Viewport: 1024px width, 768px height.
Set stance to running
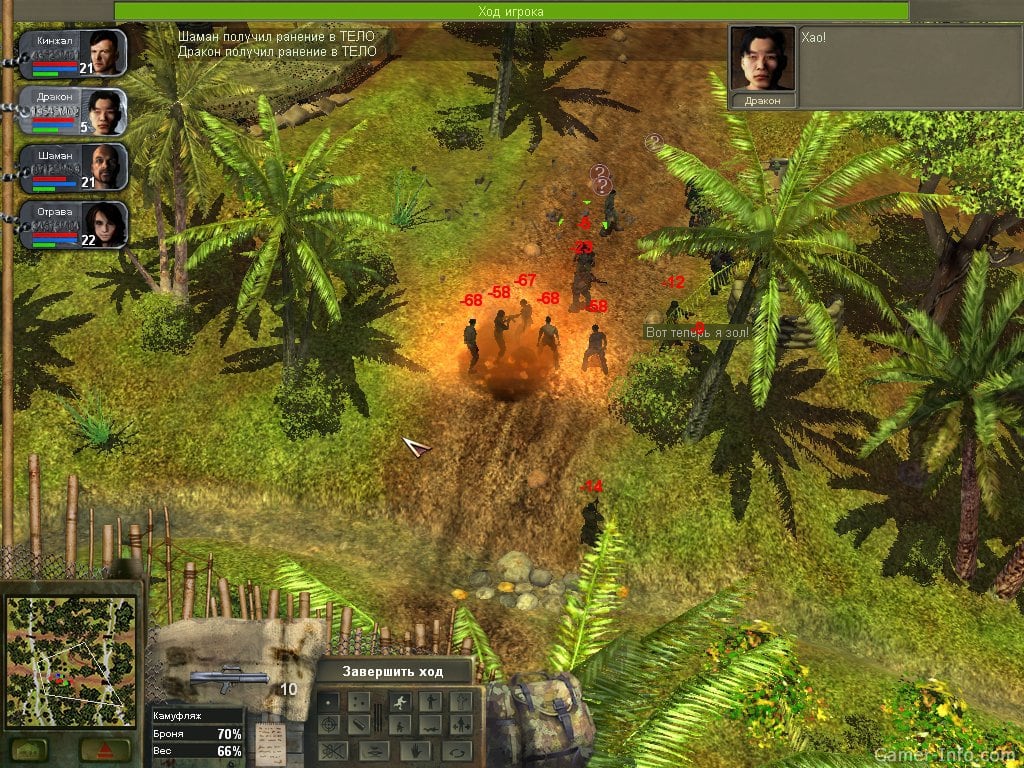(x=400, y=702)
